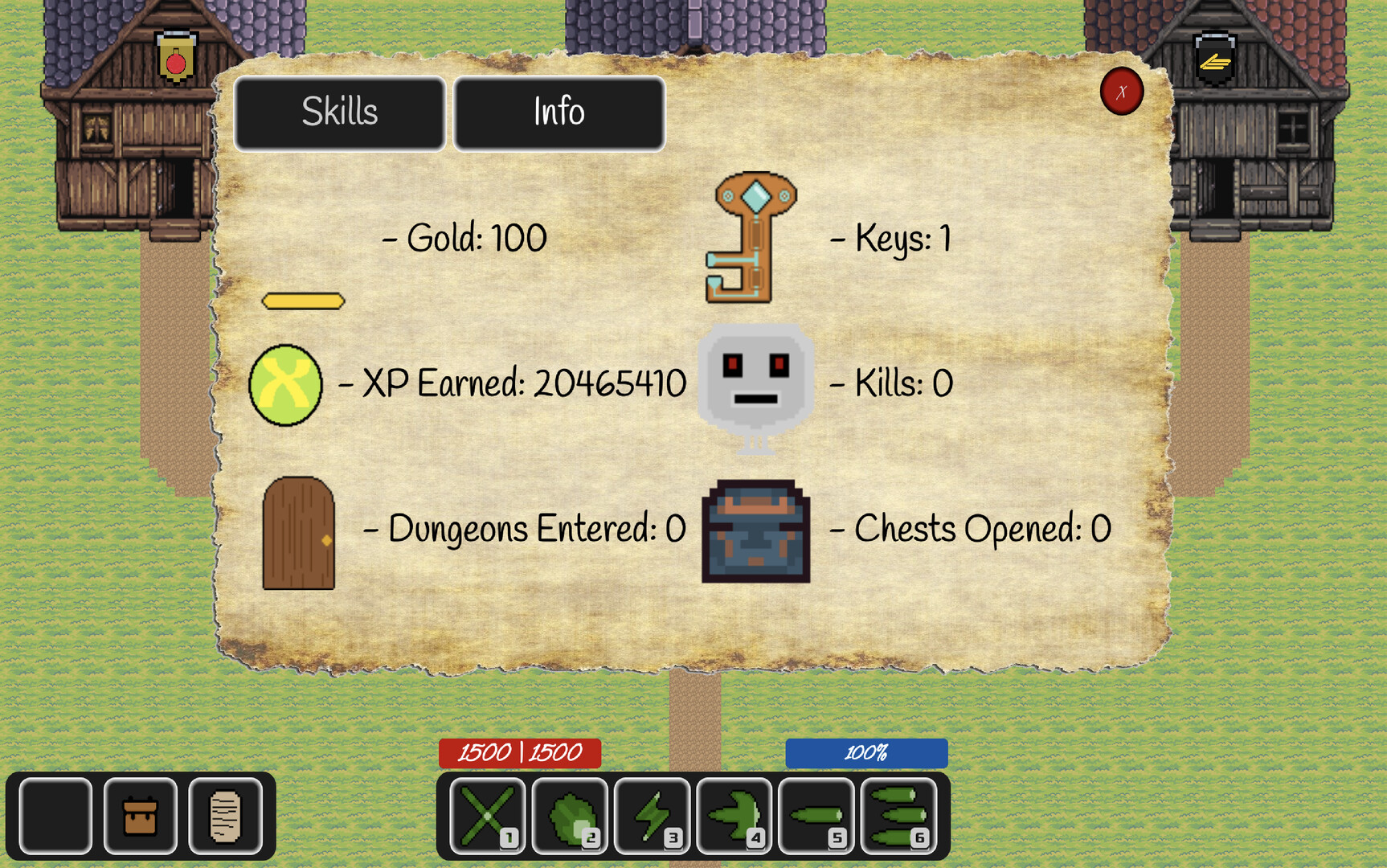Click the yellow gold bar under Gold count

[303, 301]
